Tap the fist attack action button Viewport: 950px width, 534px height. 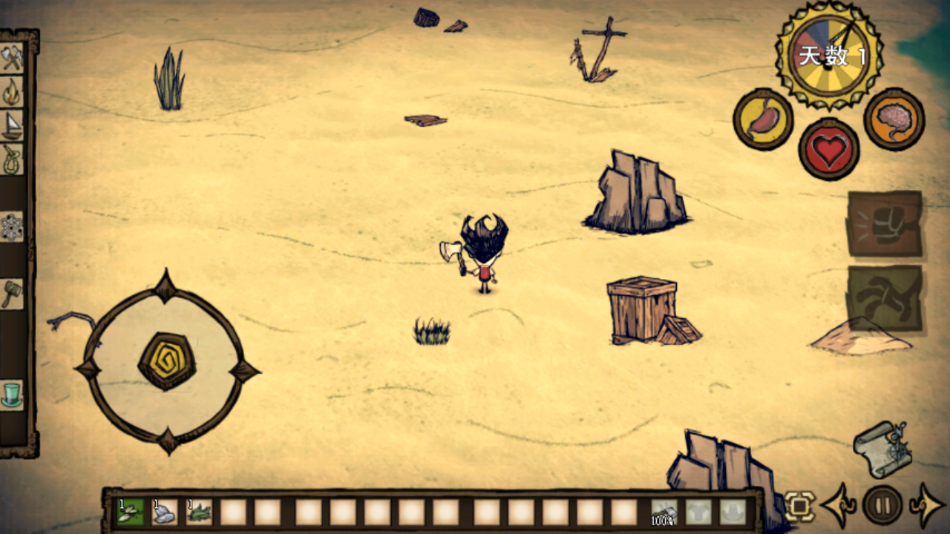885,223
